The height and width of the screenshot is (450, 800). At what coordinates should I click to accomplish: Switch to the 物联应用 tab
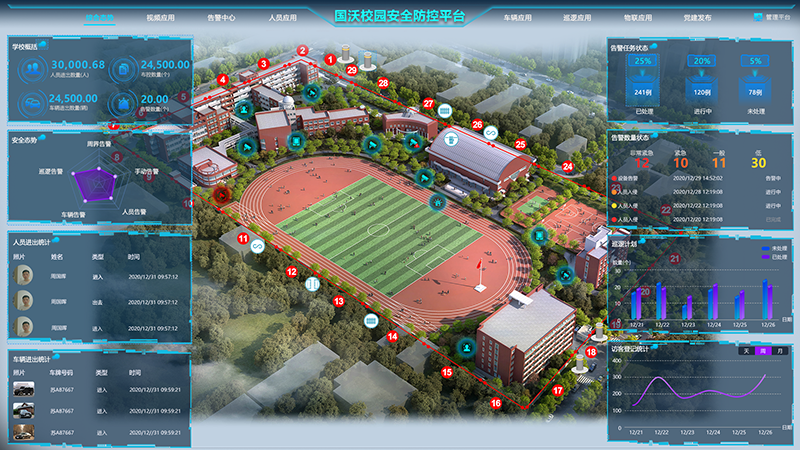click(638, 18)
